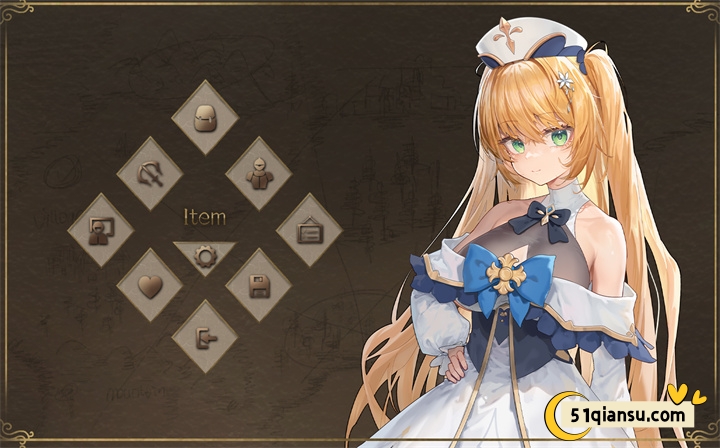This screenshot has height=448, width=720.
Task: Select the heart icon tile
Action: [150, 285]
